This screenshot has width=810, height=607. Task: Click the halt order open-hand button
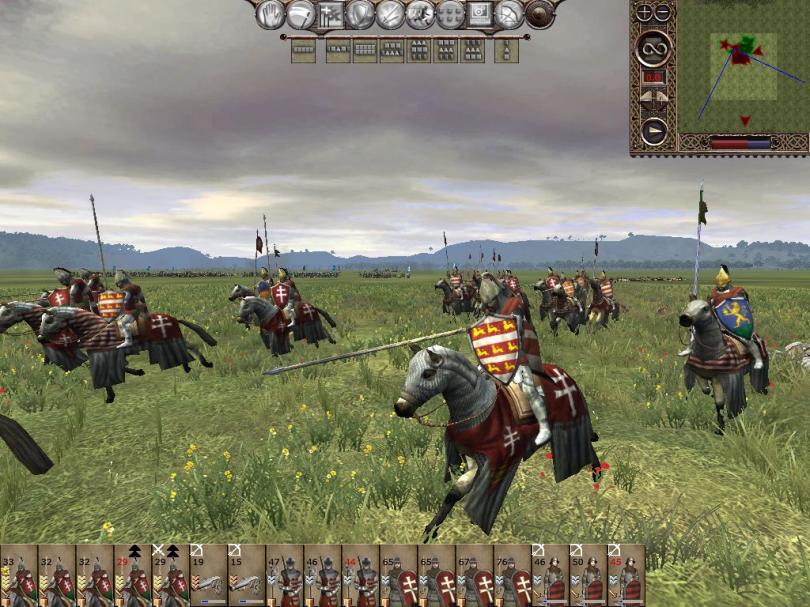(x=271, y=15)
